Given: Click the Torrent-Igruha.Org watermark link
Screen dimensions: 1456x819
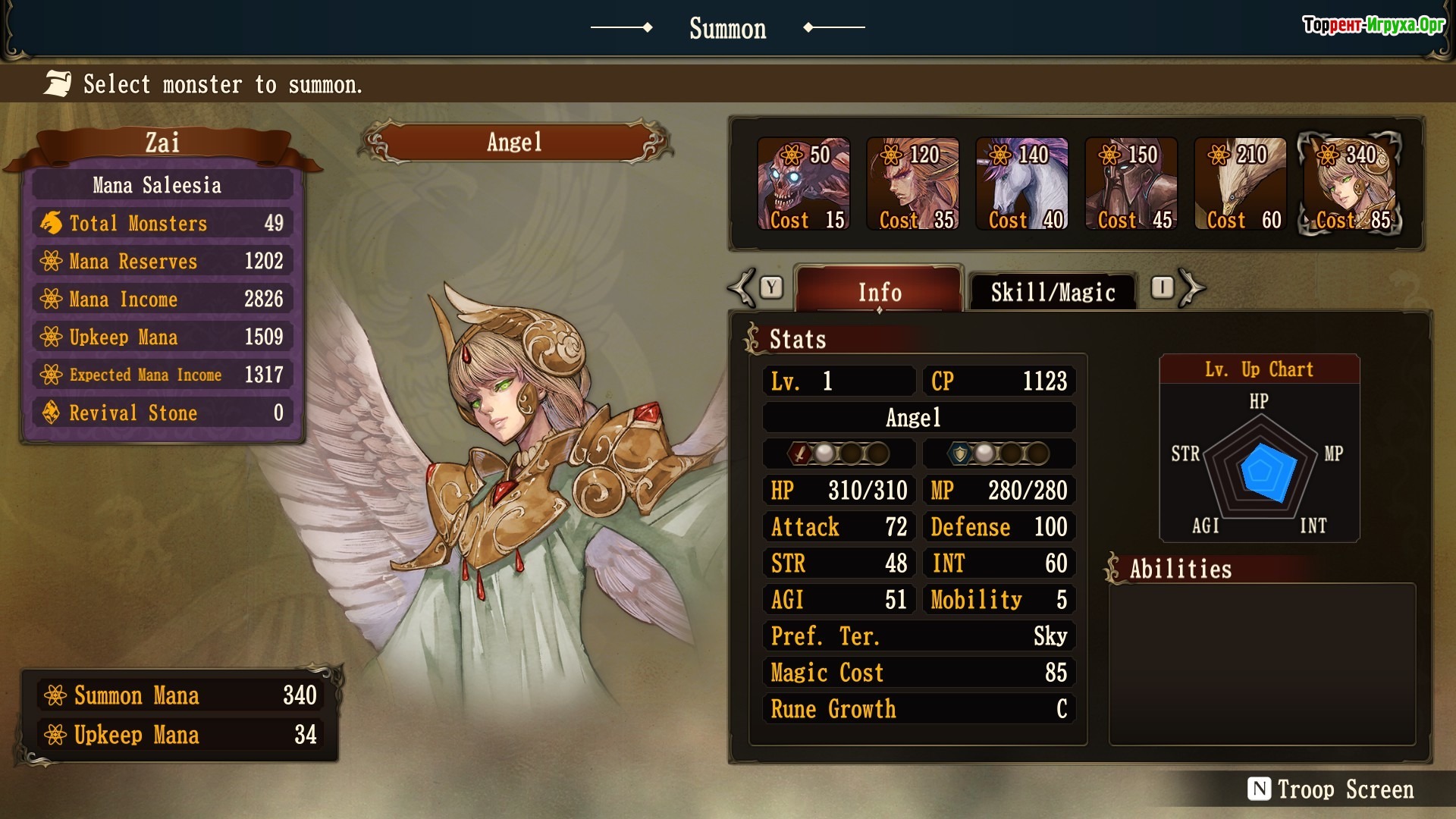Looking at the screenshot, I should [x=1373, y=25].
